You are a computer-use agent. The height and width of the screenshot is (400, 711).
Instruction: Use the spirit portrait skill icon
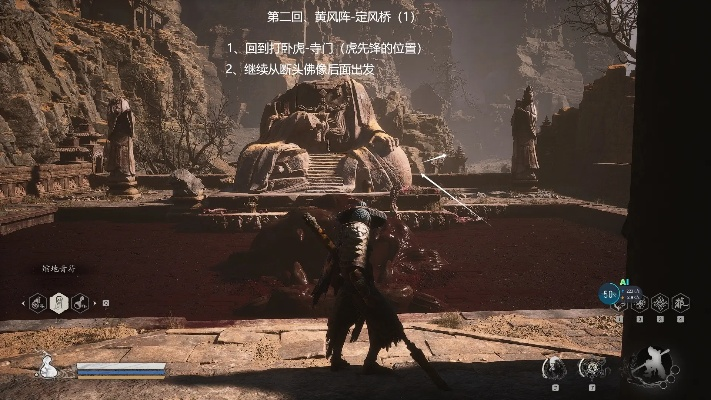pyautogui.click(x=553, y=368)
